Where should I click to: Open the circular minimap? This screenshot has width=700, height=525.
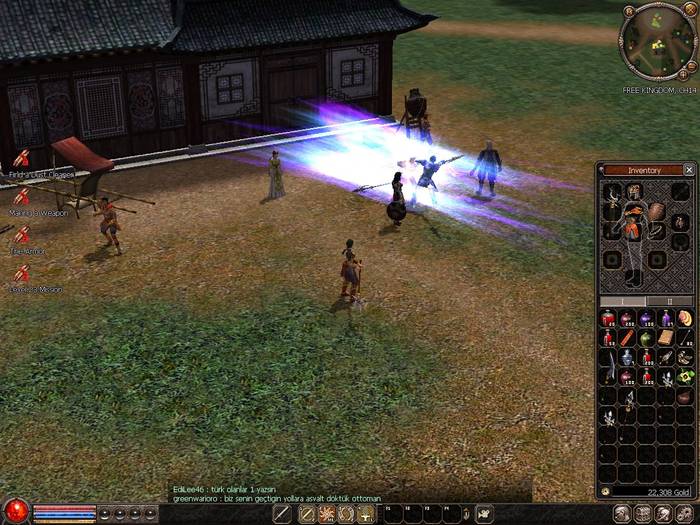pyautogui.click(x=656, y=41)
